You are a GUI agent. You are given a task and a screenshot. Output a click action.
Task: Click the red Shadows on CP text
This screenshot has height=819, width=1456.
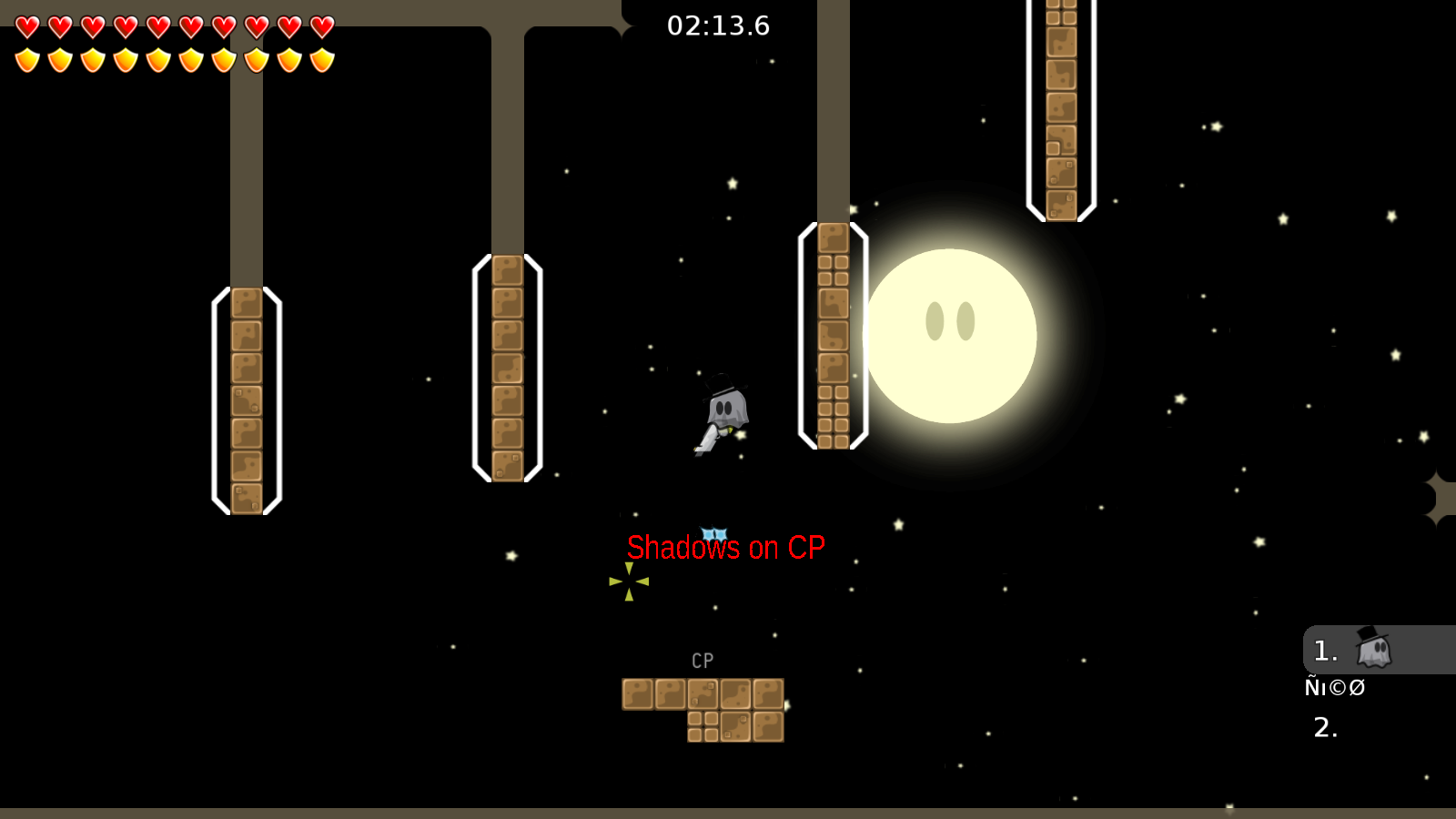(x=725, y=548)
